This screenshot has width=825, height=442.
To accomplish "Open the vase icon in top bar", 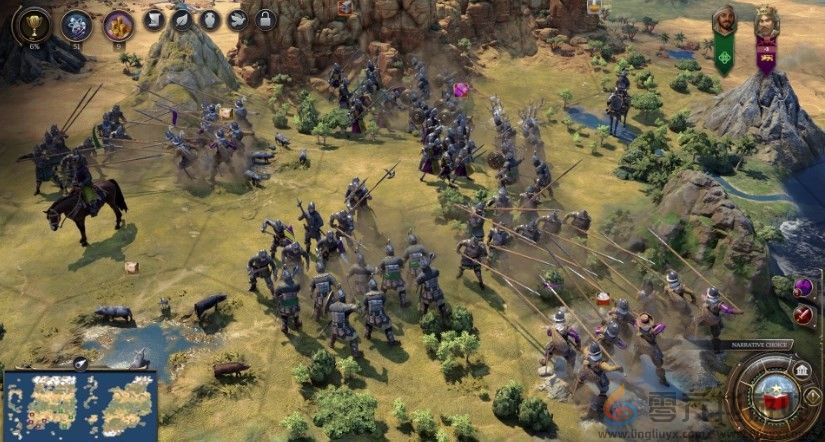I will click(209, 19).
